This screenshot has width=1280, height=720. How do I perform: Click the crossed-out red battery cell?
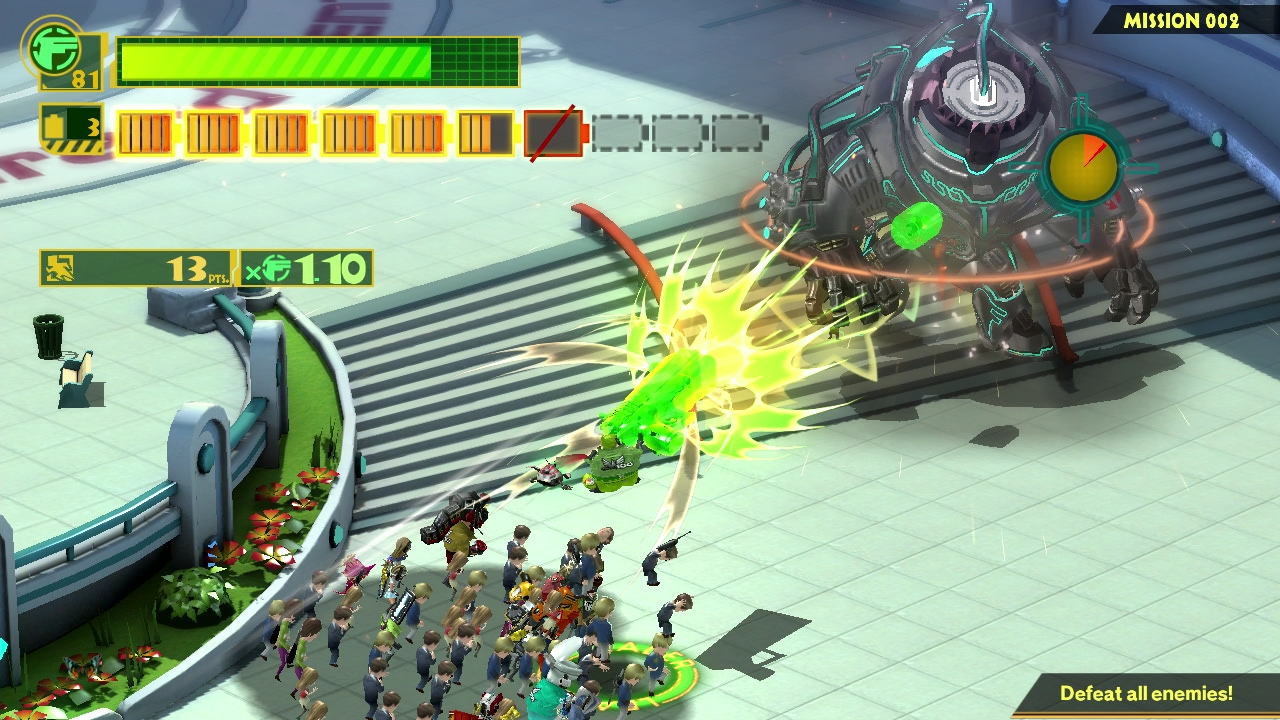[553, 133]
